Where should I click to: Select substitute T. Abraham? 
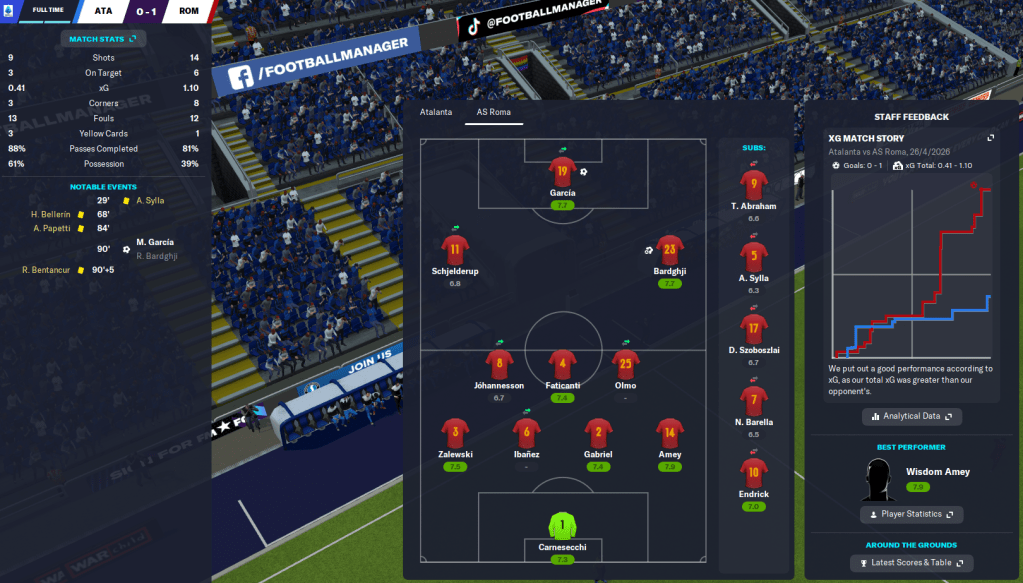753,186
